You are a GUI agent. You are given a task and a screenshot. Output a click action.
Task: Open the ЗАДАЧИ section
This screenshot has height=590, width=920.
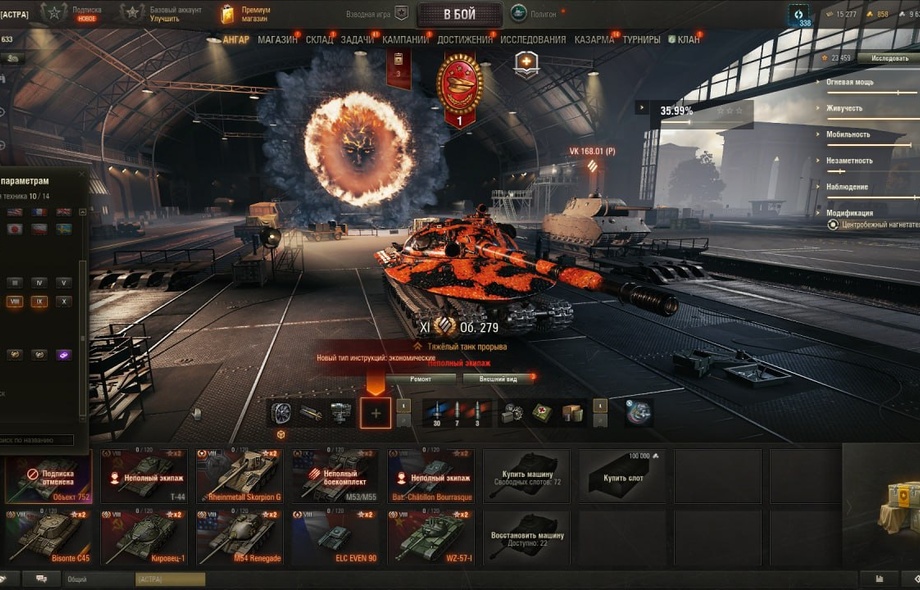pos(357,40)
